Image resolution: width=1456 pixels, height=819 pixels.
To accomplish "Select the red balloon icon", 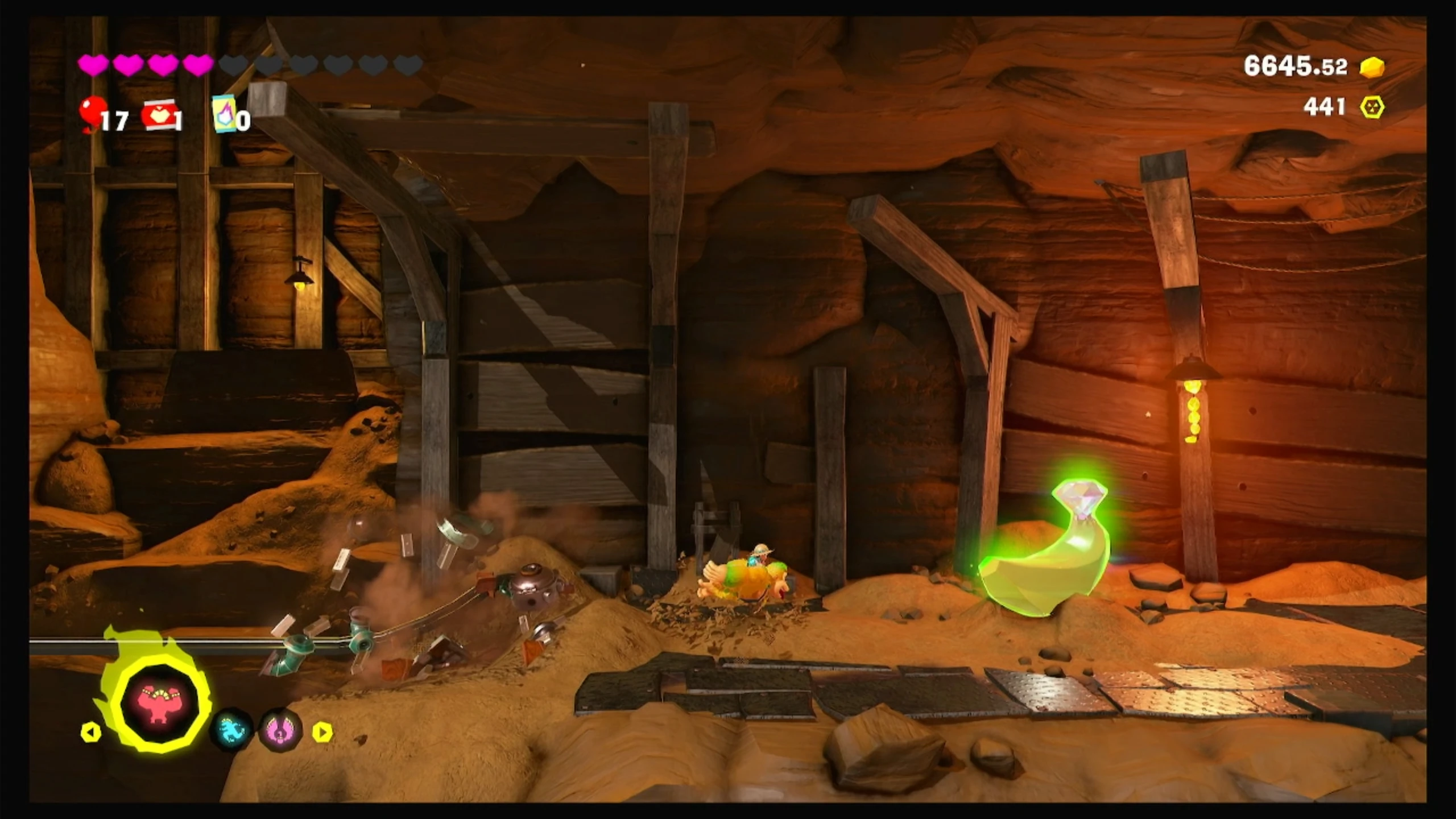I will (92, 113).
